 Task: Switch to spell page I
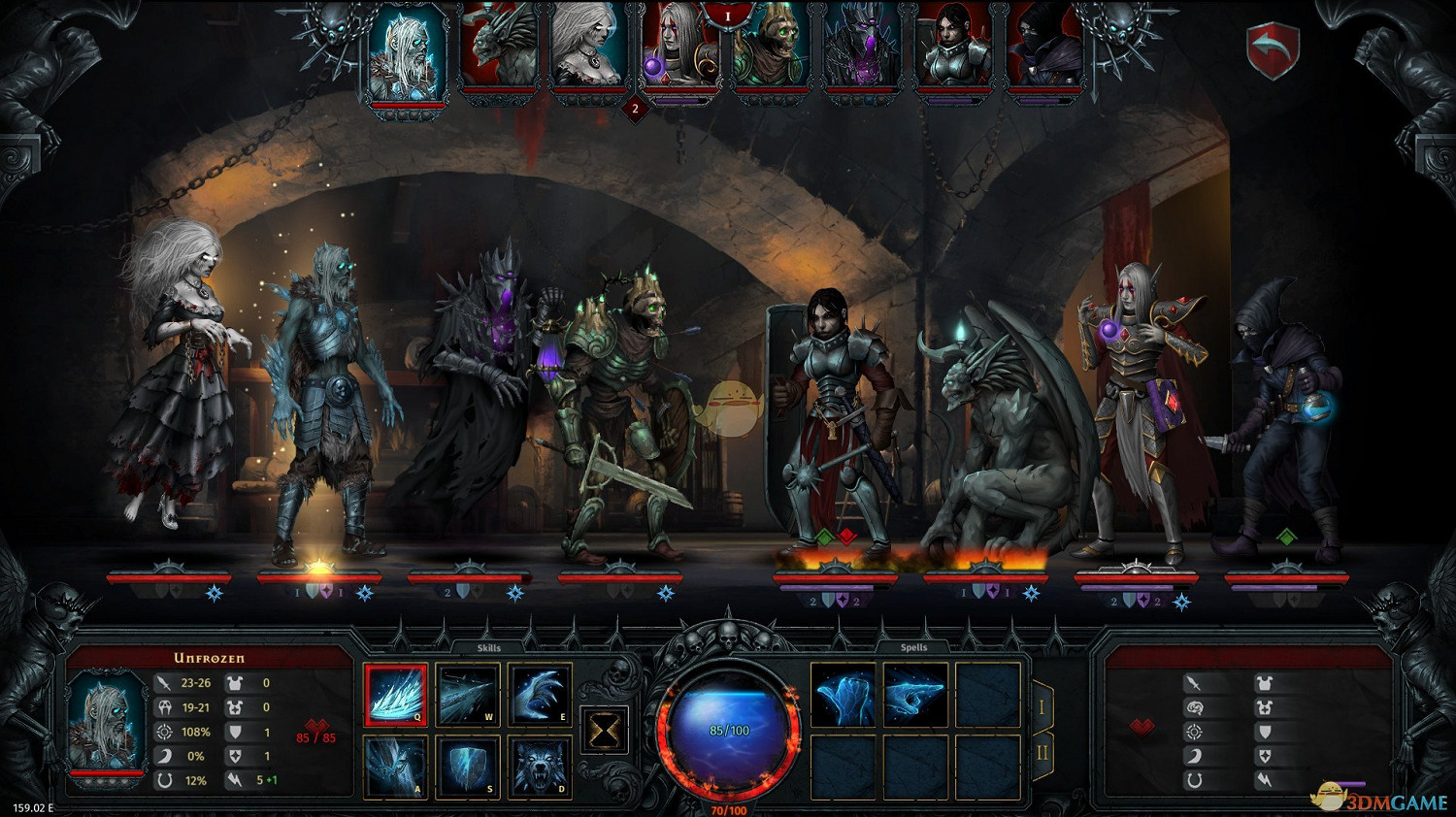coord(1042,706)
